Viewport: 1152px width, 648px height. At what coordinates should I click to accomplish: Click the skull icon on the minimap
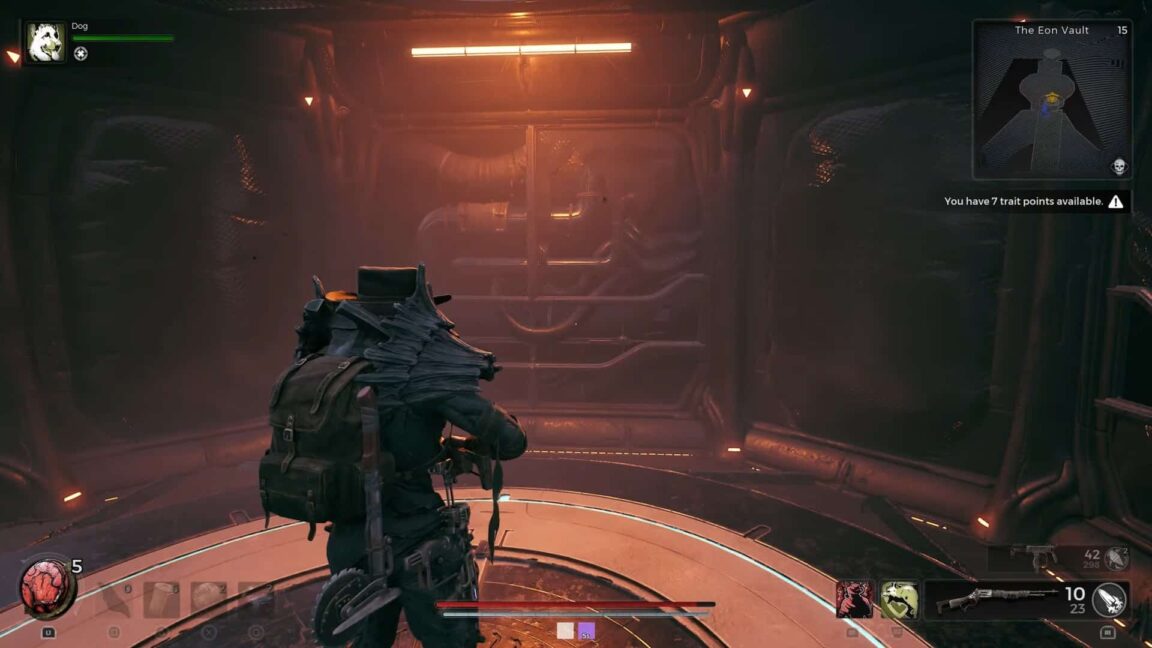[1119, 166]
